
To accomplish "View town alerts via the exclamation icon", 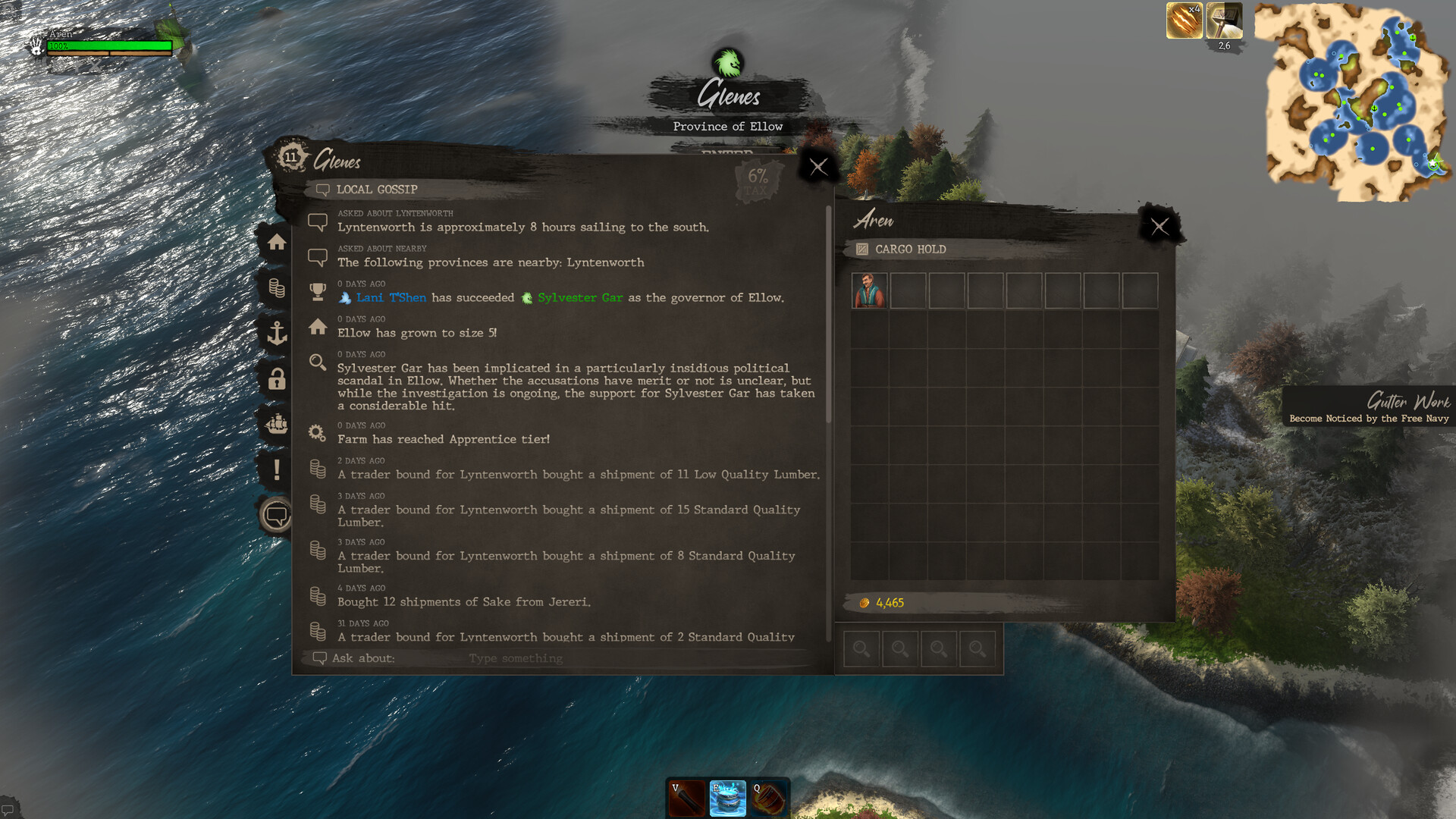I will (x=277, y=470).
